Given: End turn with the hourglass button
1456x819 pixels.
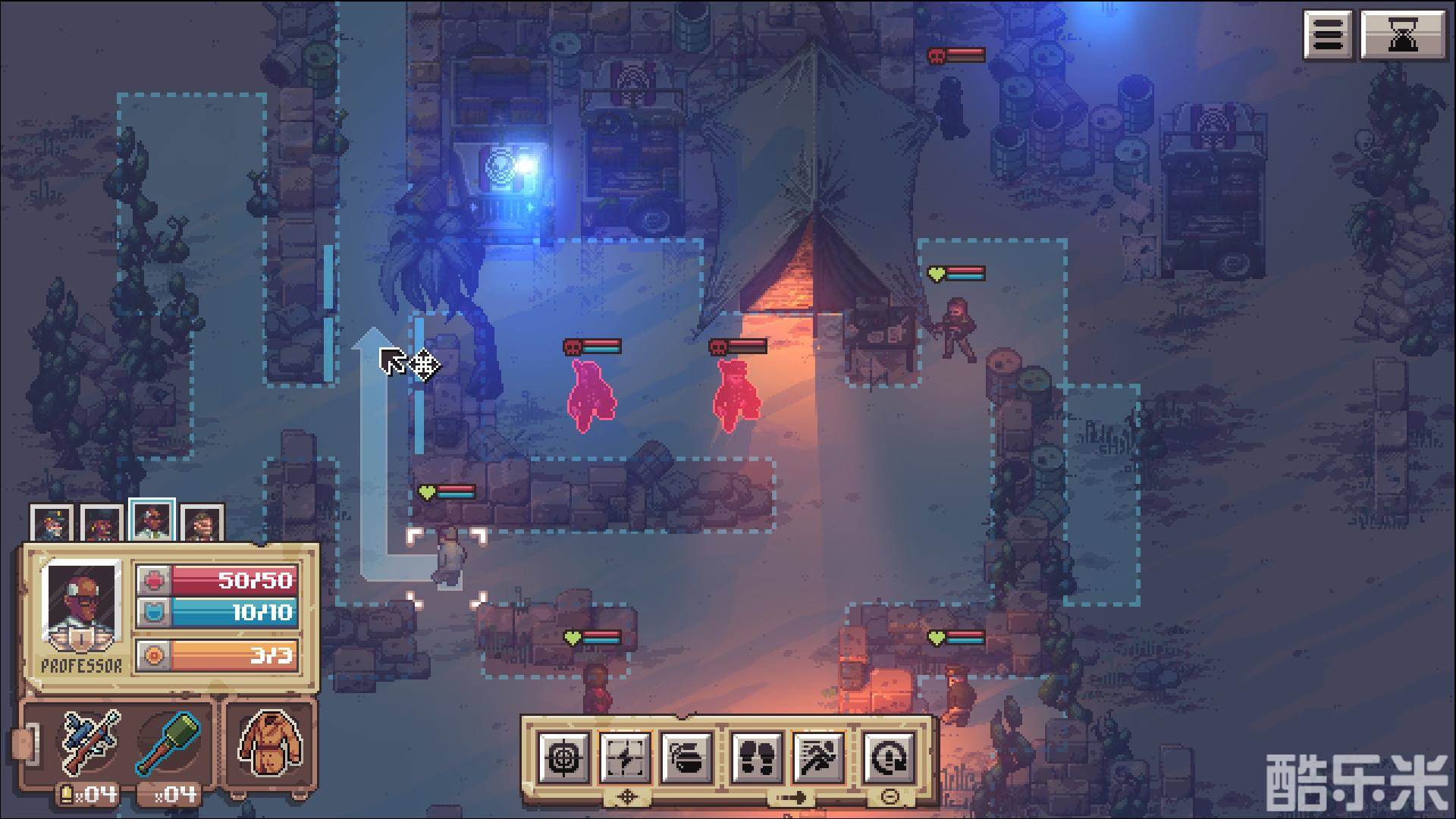Looking at the screenshot, I should (1403, 35).
